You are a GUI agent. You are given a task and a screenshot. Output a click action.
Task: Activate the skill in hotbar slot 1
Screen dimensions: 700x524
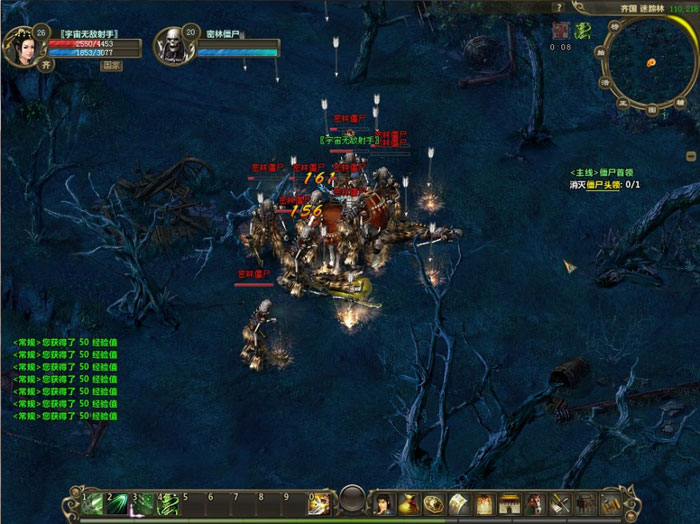[95, 503]
